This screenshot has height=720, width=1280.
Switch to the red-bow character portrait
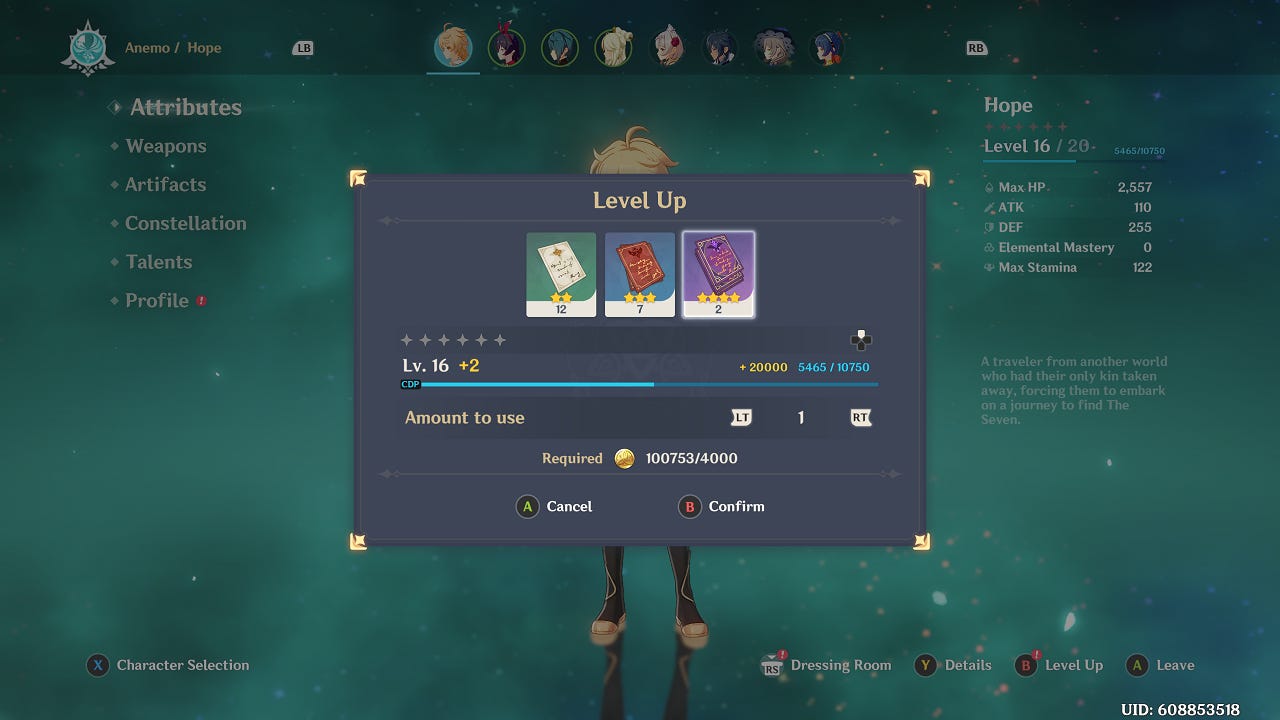point(506,47)
